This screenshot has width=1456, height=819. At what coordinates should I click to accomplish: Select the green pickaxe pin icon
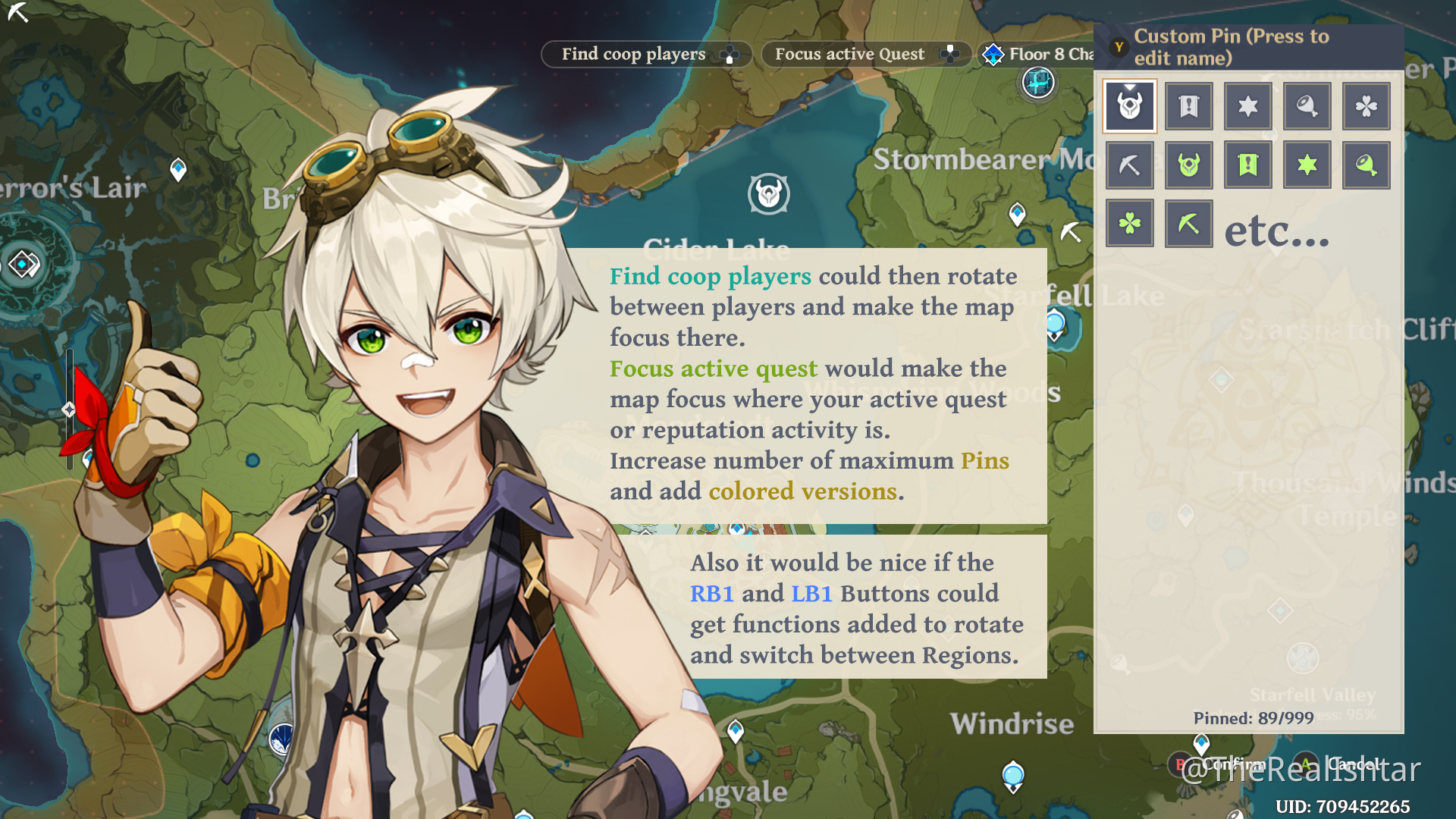(x=1188, y=222)
